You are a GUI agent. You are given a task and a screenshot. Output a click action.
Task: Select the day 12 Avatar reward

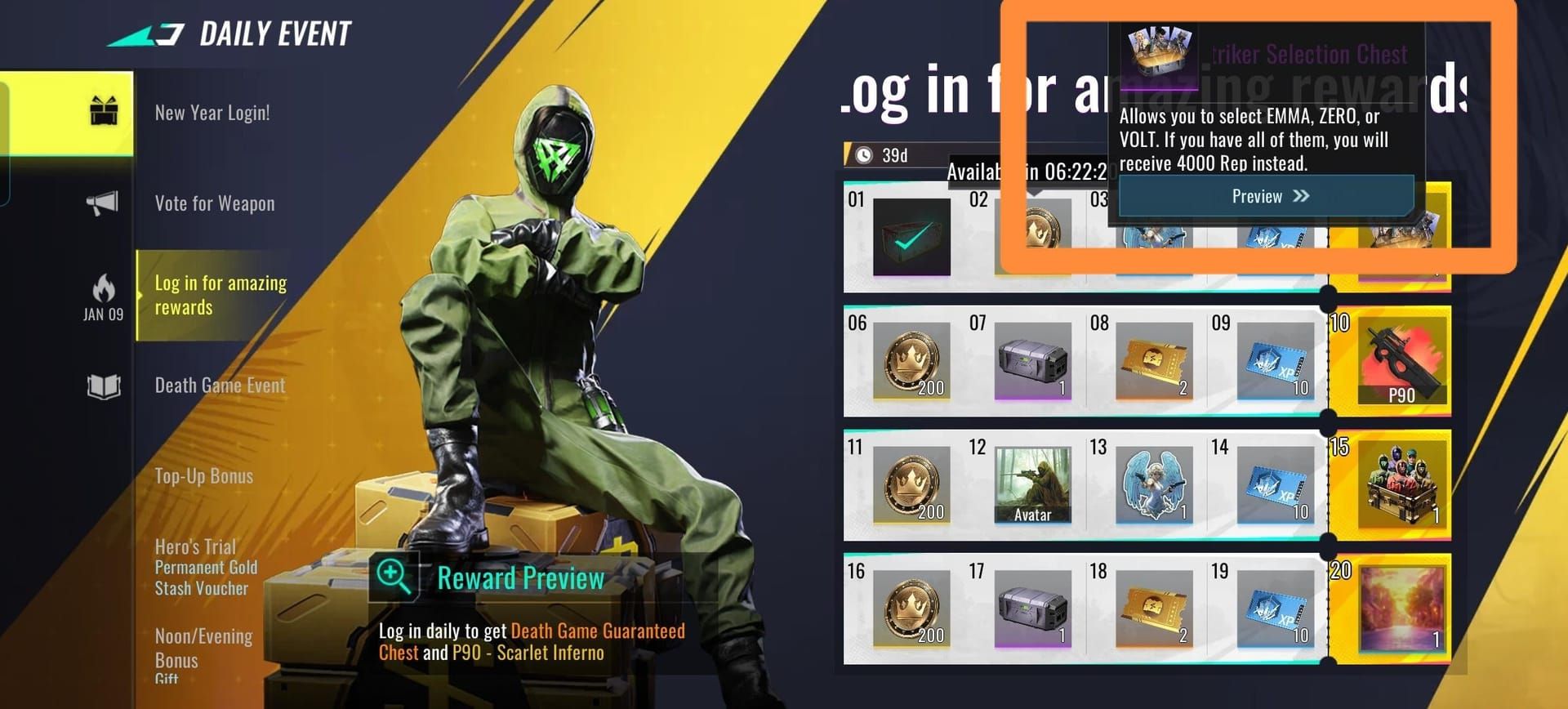[x=1032, y=484]
